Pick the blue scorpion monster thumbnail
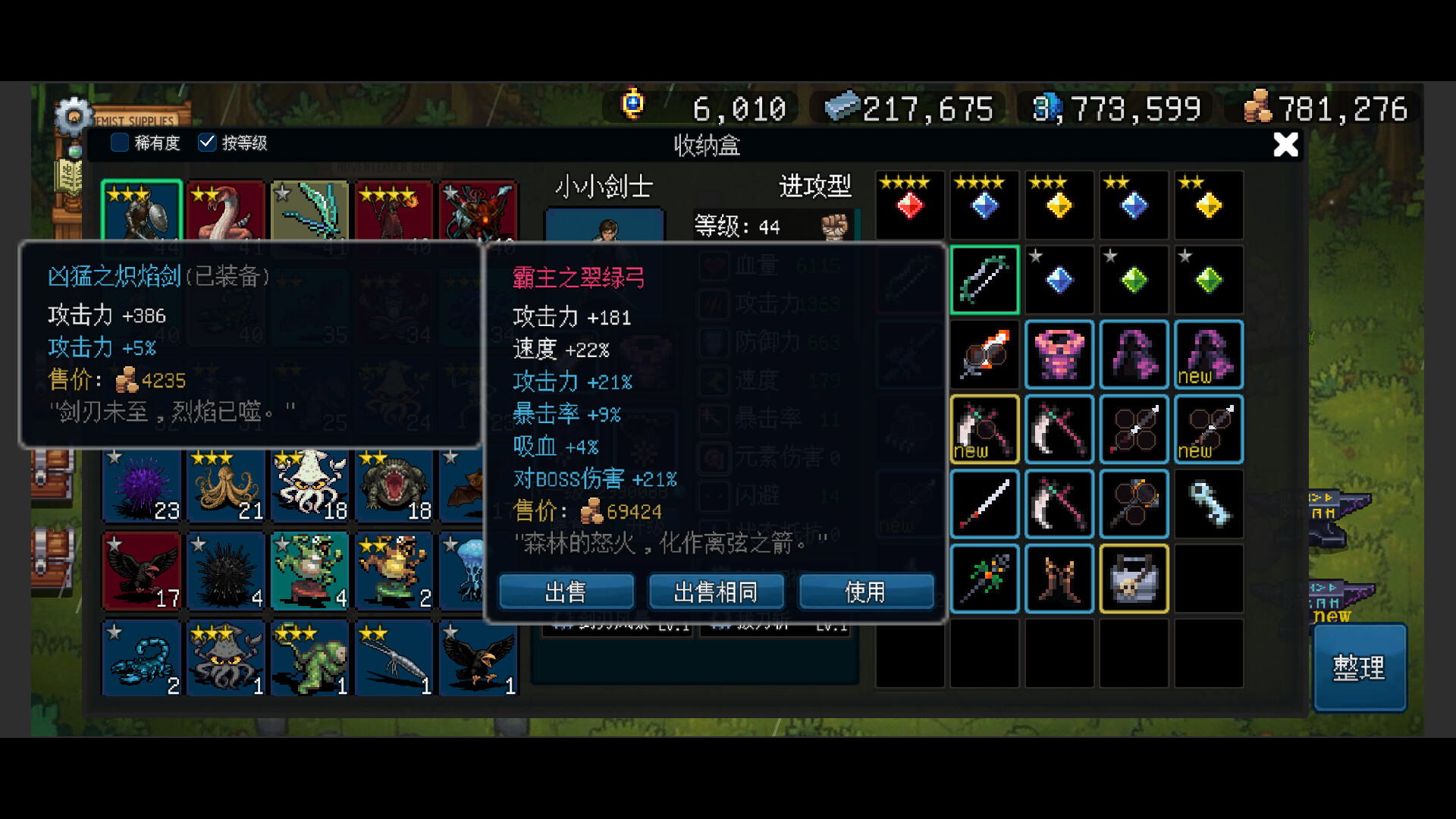Viewport: 1456px width, 819px height. click(x=141, y=658)
